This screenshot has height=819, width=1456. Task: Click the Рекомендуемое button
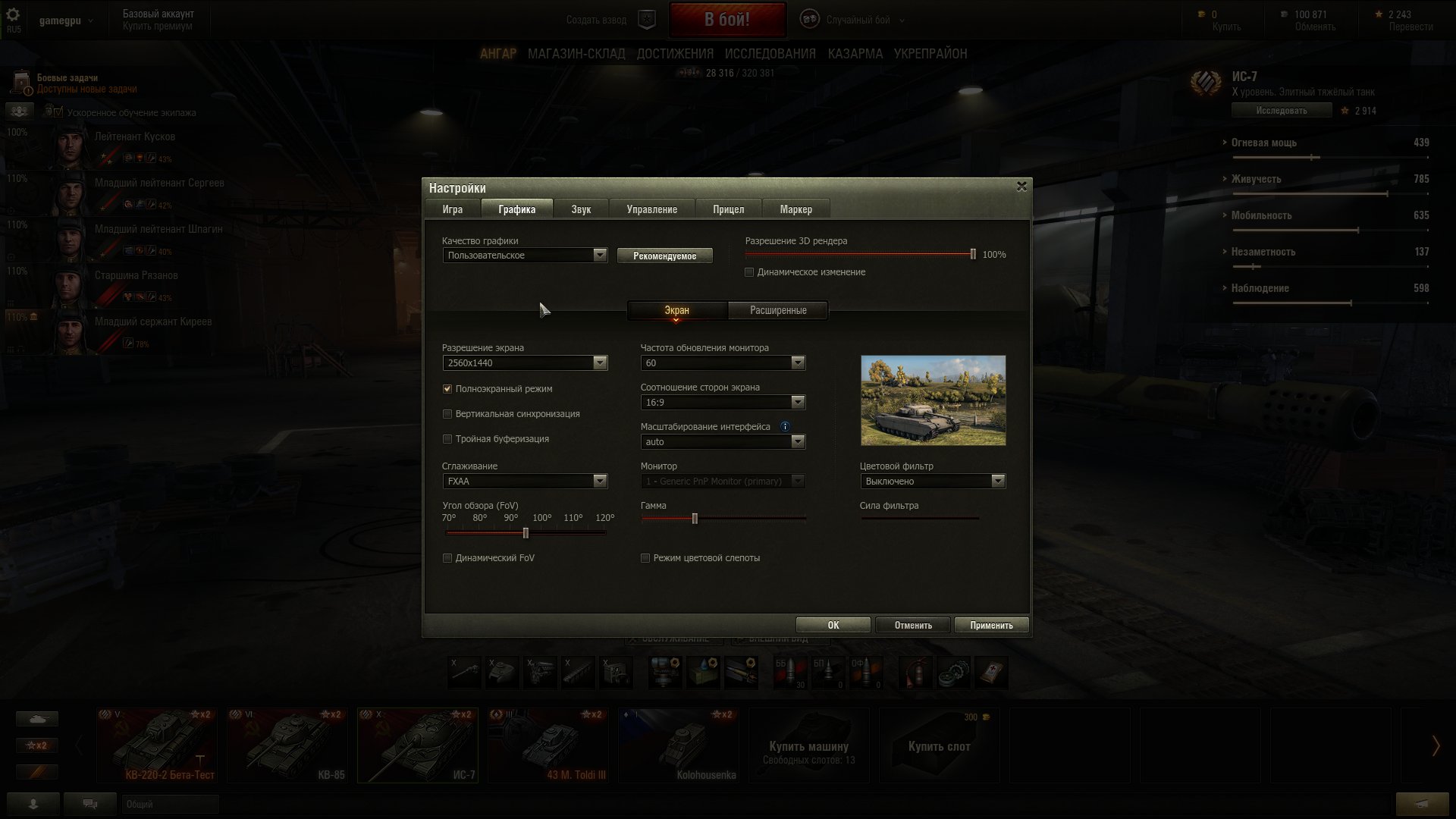click(665, 255)
